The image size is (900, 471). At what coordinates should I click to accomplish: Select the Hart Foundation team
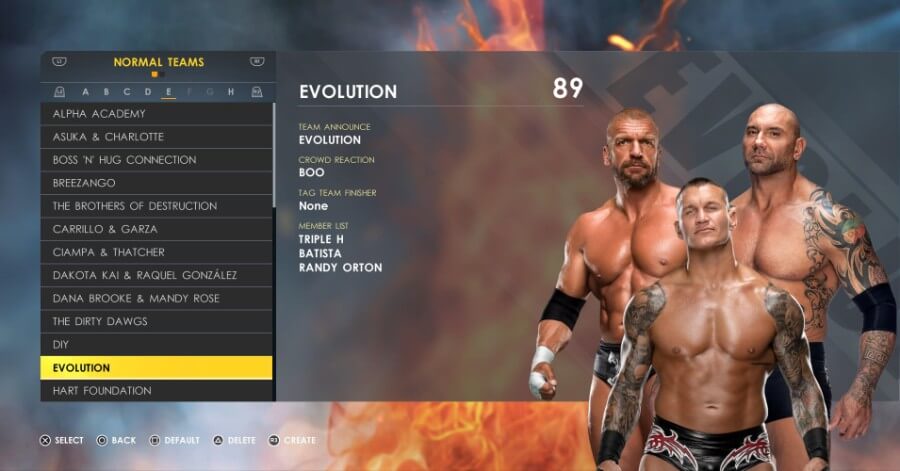(x=156, y=391)
